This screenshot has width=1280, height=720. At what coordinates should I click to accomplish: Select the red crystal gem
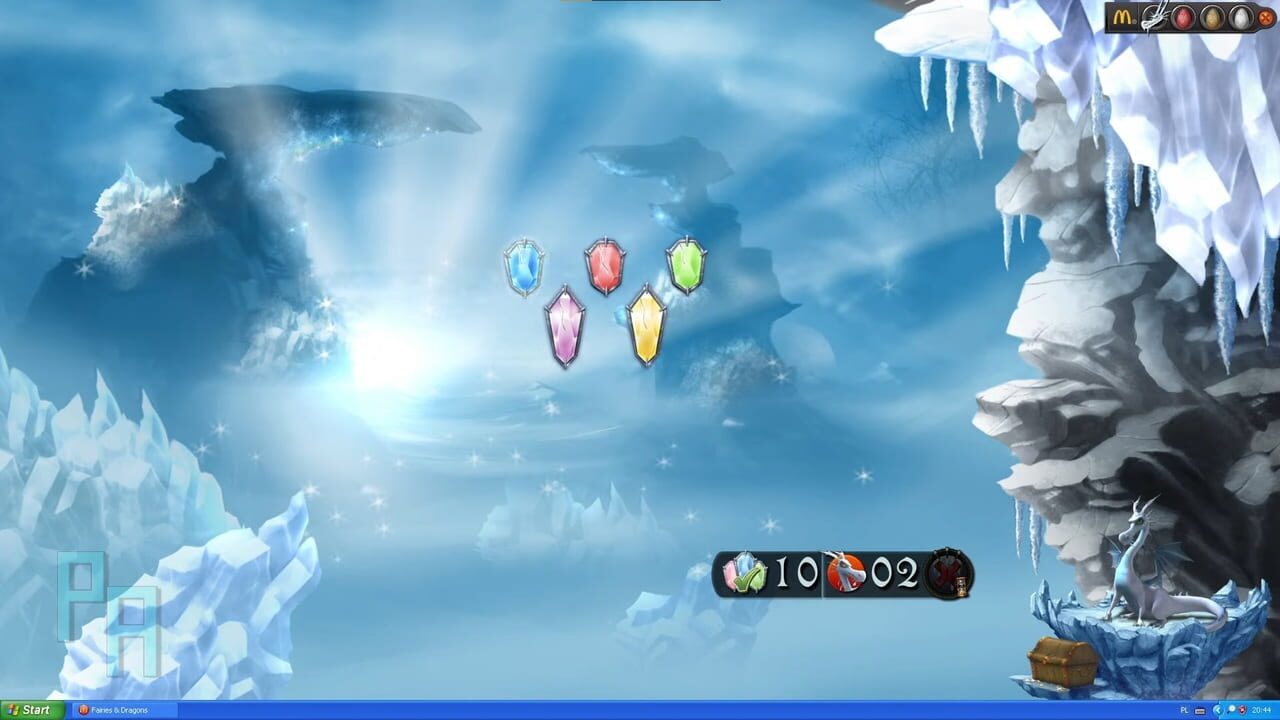point(604,263)
